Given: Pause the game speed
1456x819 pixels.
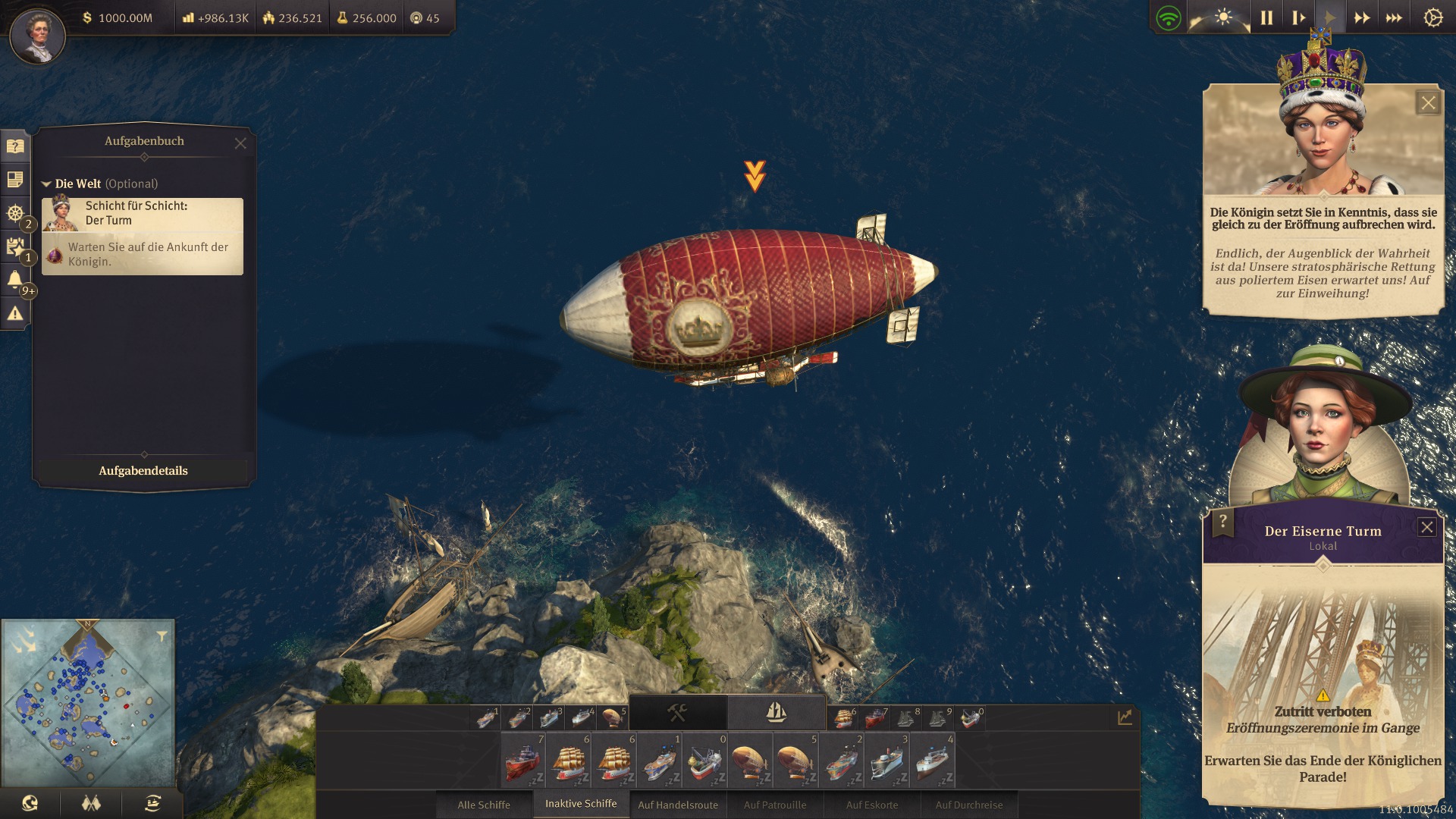Looking at the screenshot, I should (1266, 17).
